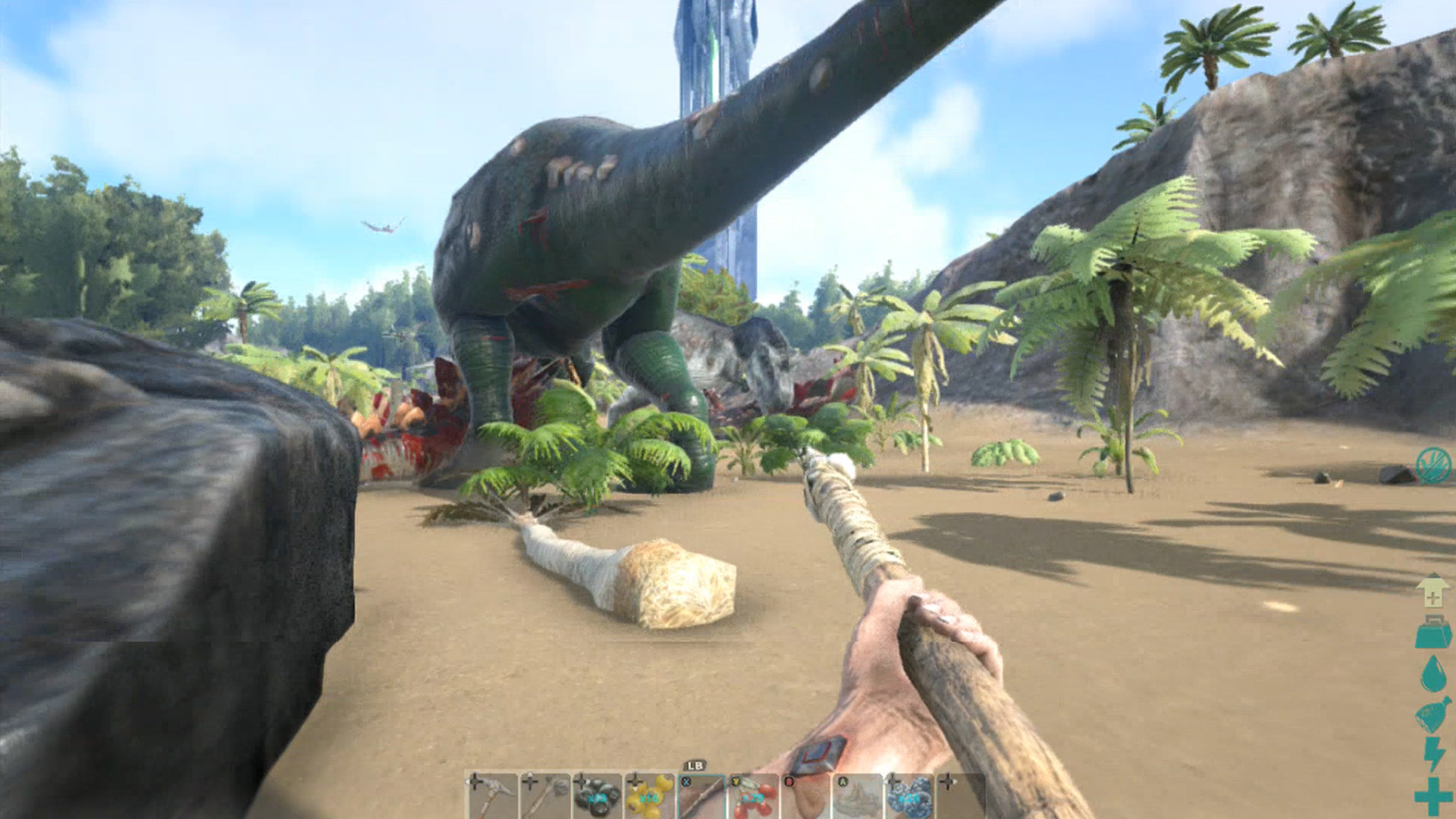Click the crossed-out hand status icon
This screenshot has height=819, width=1456.
[x=1433, y=464]
